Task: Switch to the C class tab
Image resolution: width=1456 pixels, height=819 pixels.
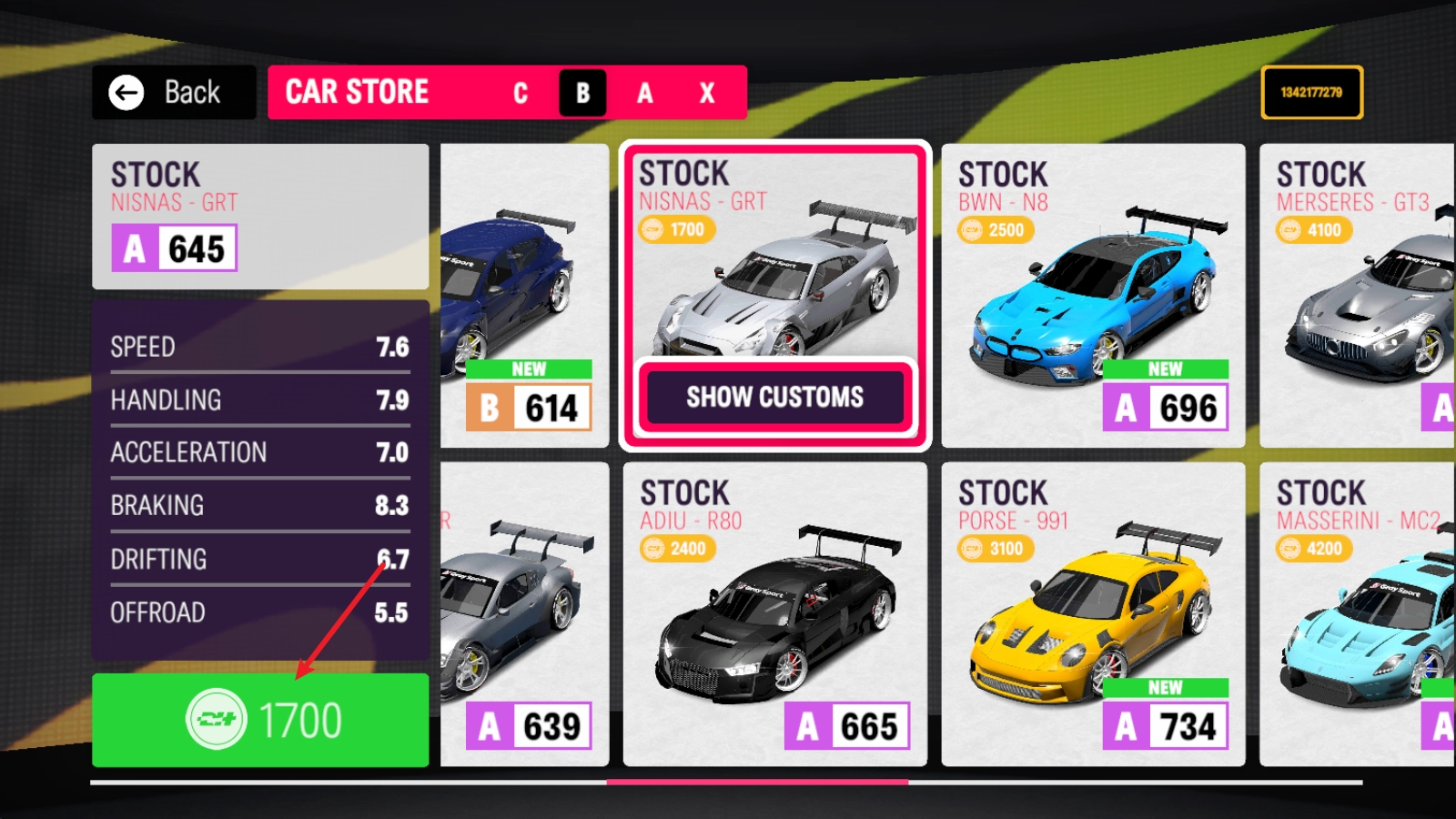Action: (521, 93)
